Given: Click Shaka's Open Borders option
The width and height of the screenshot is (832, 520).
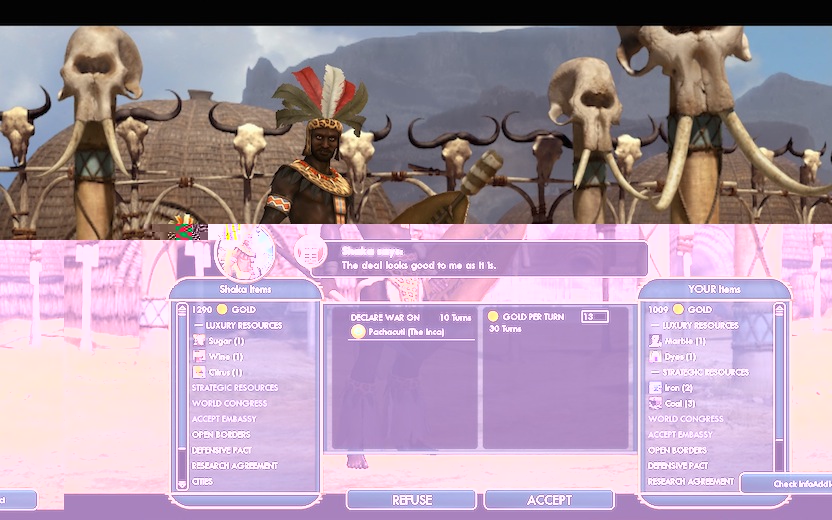Looking at the screenshot, I should [x=221, y=435].
